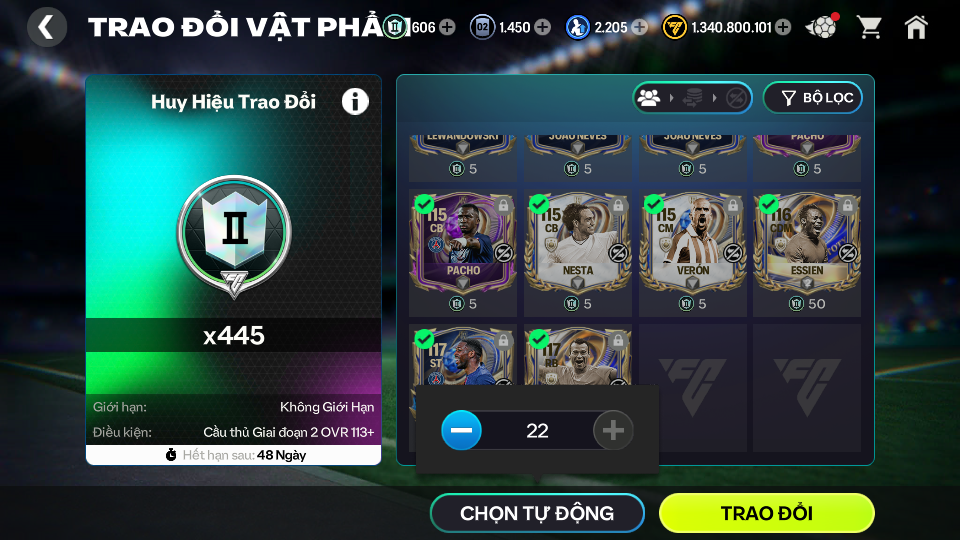Open the BỘ LỌC filter
The height and width of the screenshot is (540, 960).
coord(812,97)
